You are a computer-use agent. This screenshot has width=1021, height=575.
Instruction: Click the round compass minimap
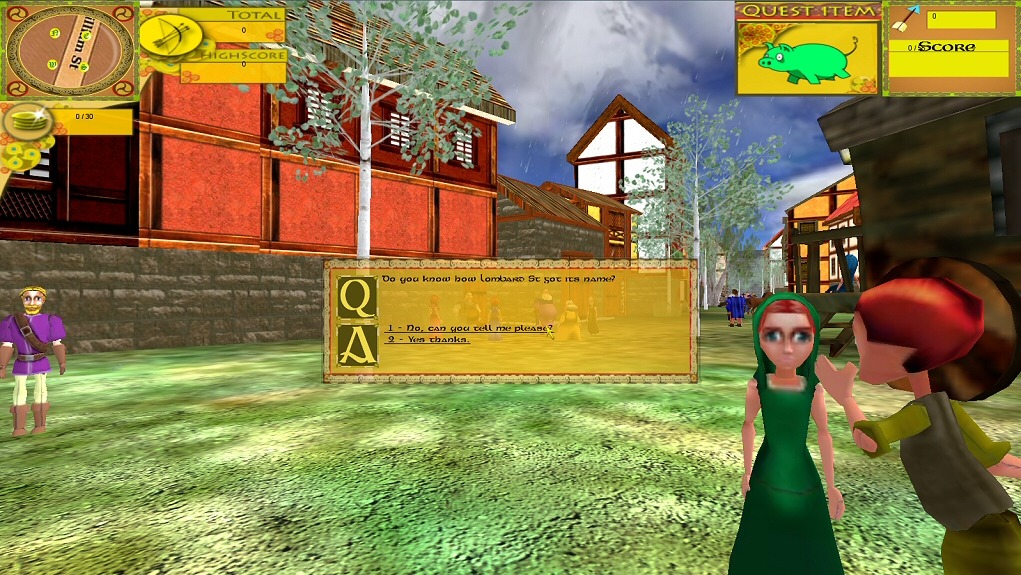point(69,50)
